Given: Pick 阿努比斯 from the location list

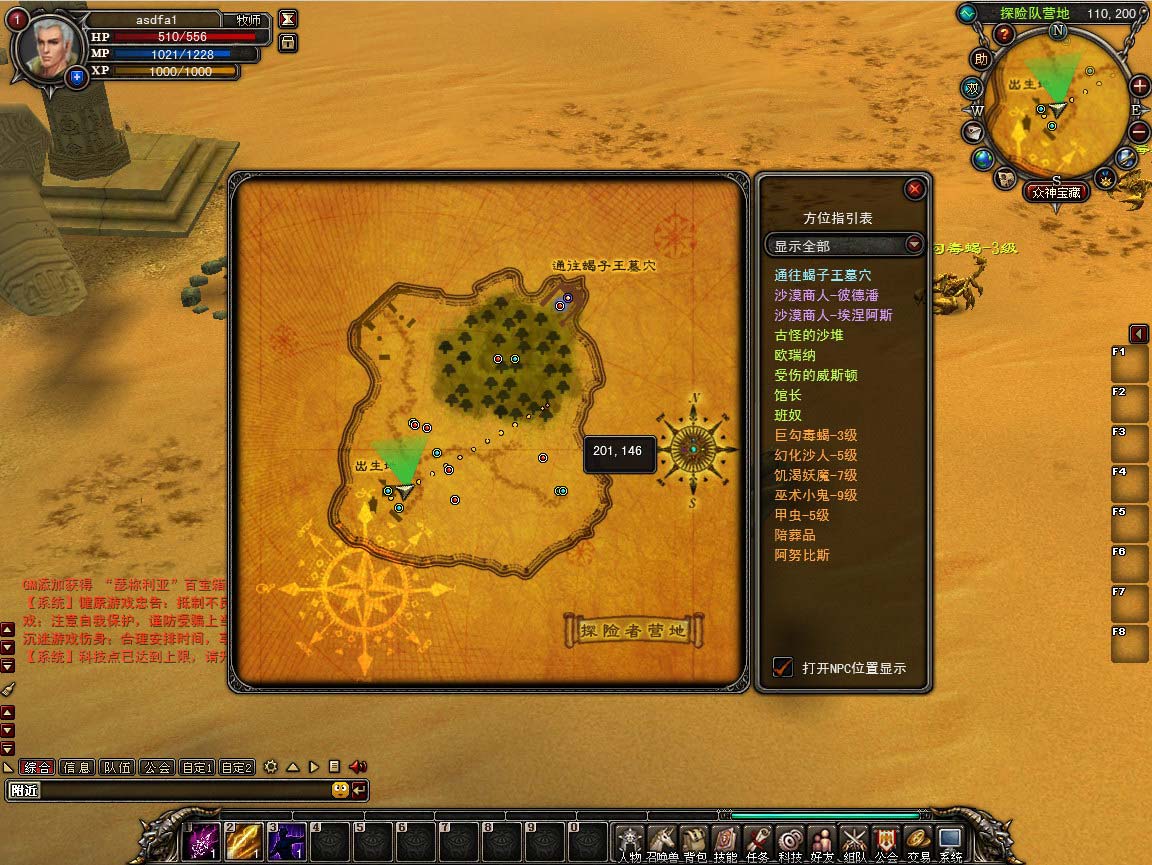Looking at the screenshot, I should 802,555.
